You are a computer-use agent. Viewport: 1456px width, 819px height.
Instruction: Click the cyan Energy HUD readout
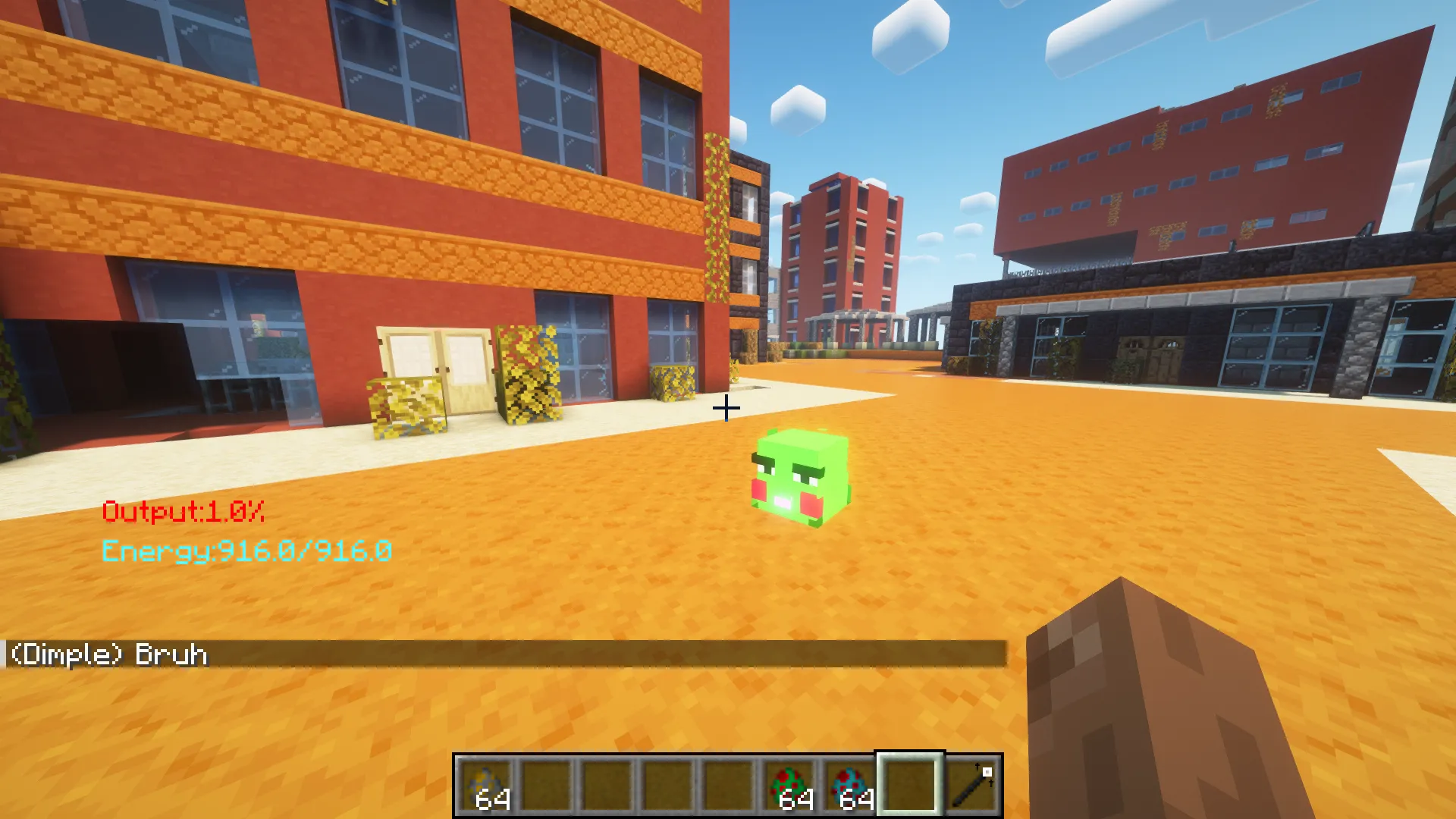[248, 552]
